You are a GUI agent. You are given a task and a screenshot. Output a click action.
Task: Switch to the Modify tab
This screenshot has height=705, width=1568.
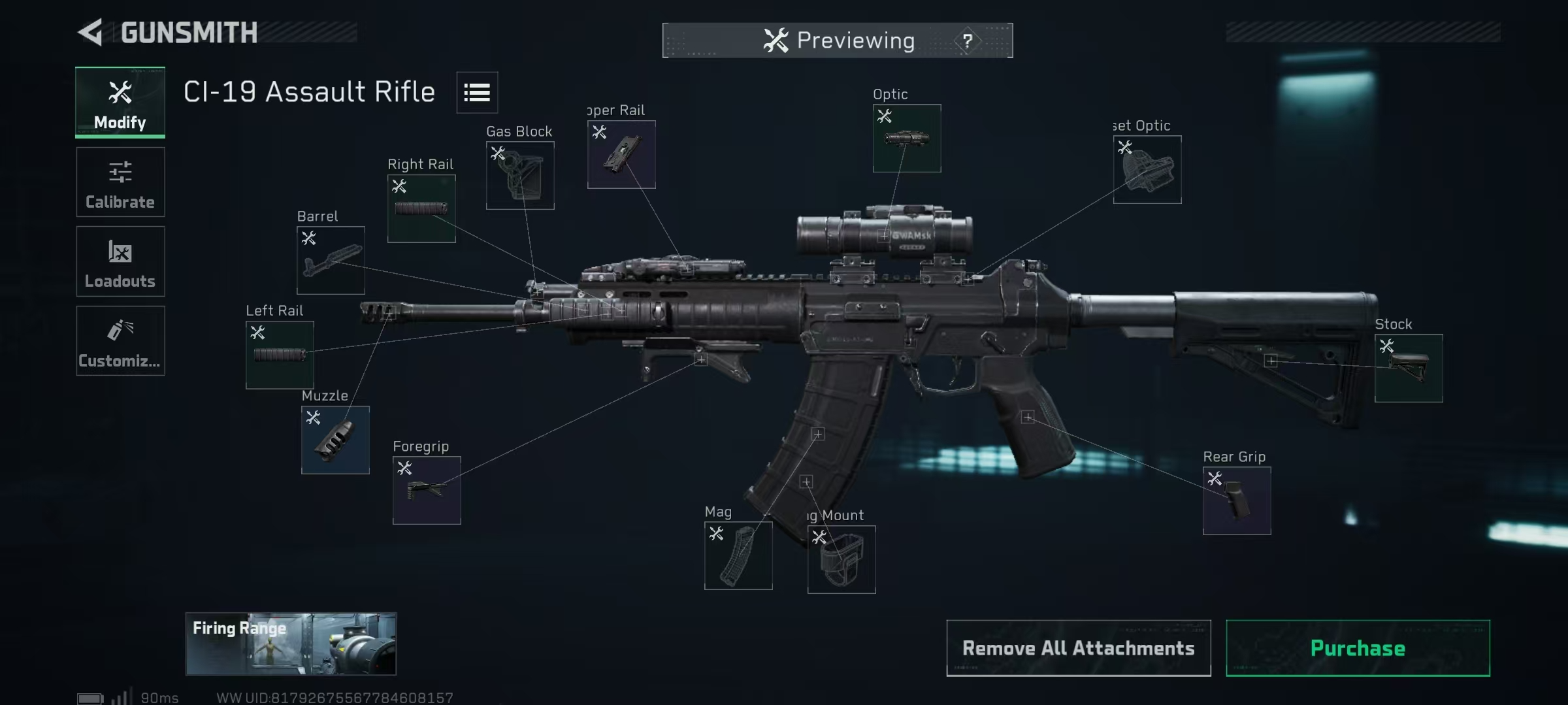(120, 103)
